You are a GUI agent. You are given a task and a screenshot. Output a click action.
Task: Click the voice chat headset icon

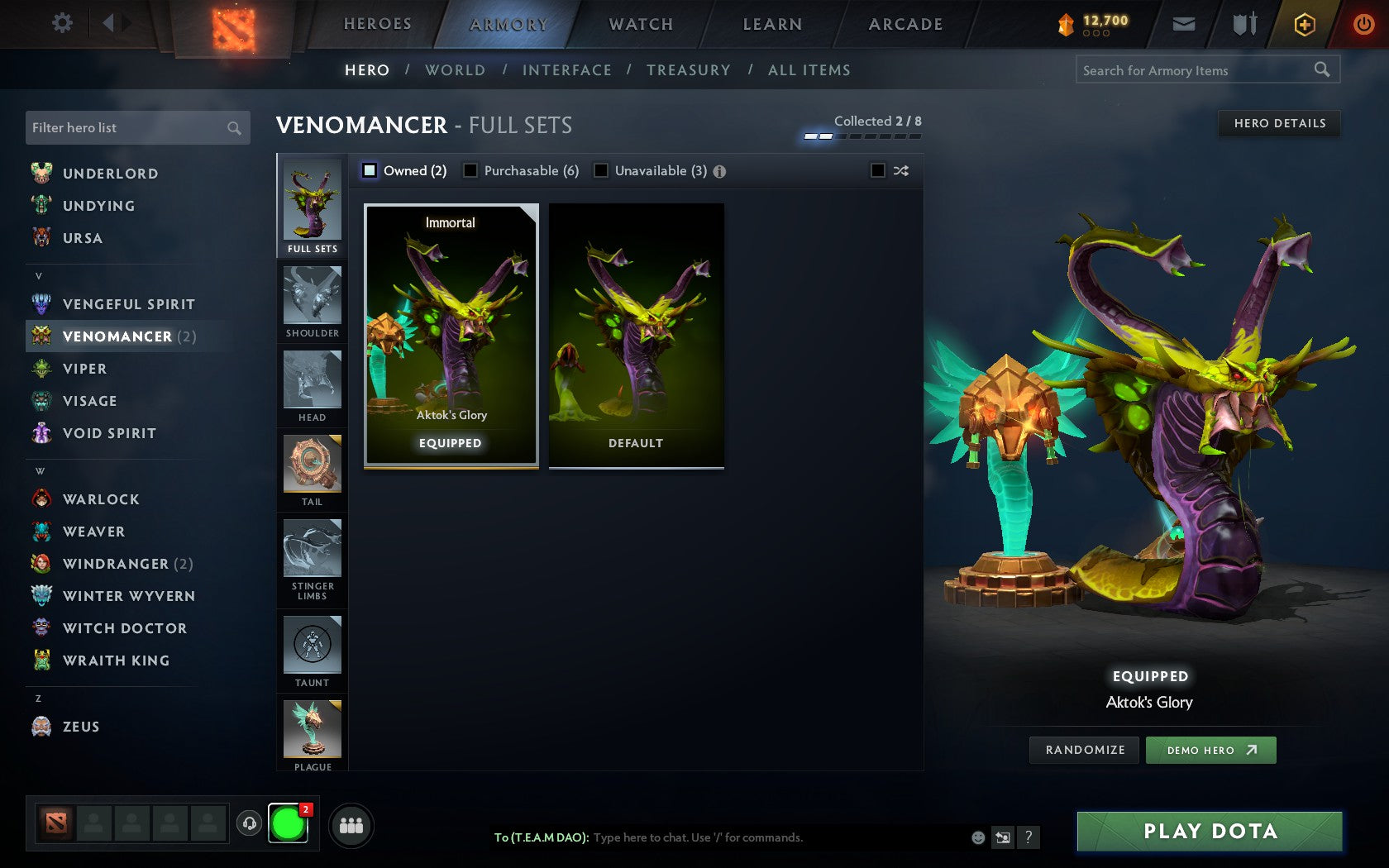coord(251,823)
